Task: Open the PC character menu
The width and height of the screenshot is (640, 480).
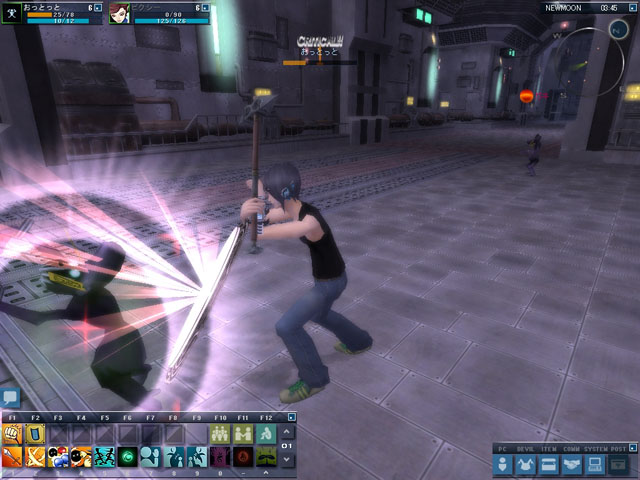Action: point(504,465)
